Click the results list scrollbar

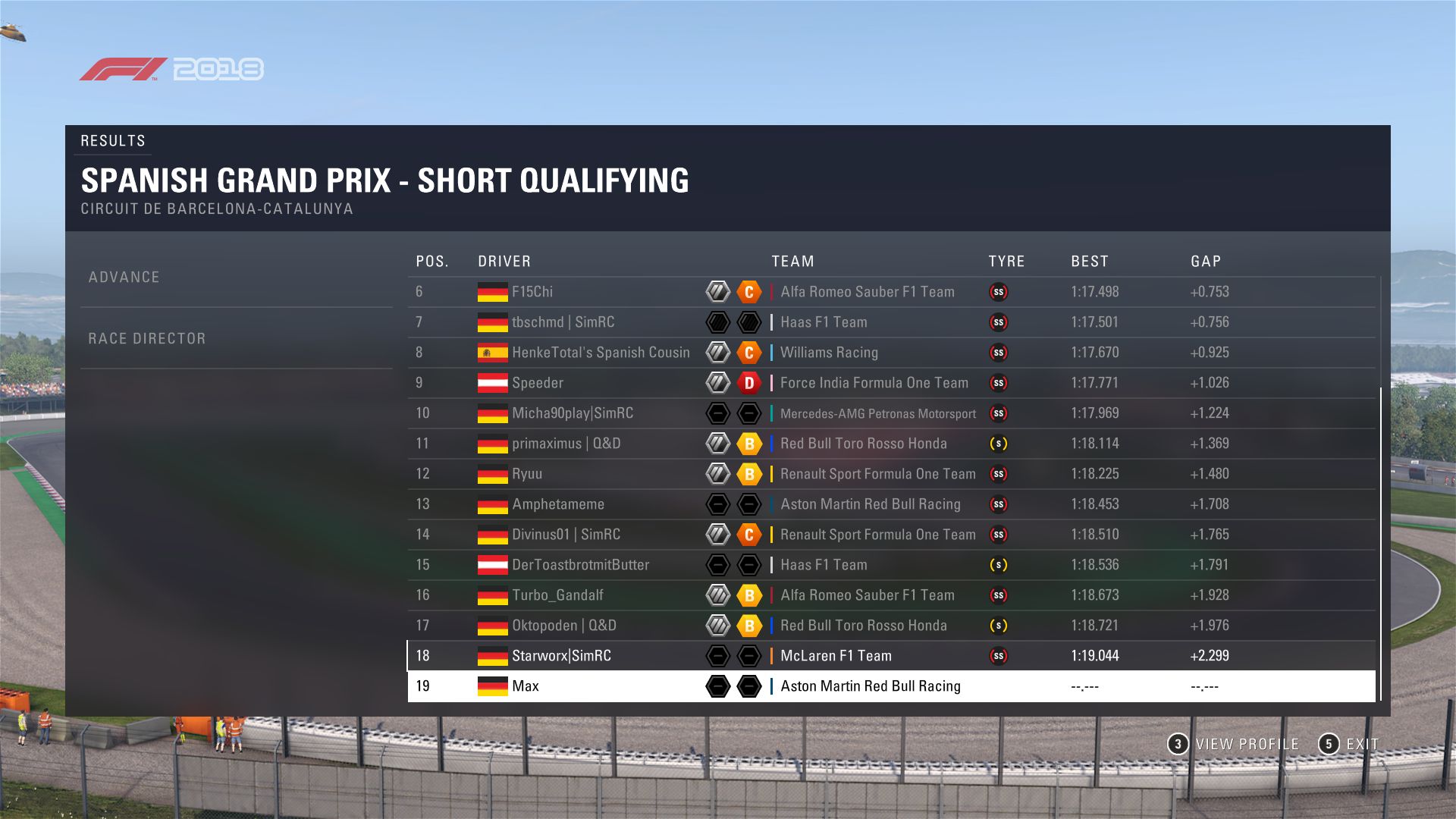point(1380,543)
